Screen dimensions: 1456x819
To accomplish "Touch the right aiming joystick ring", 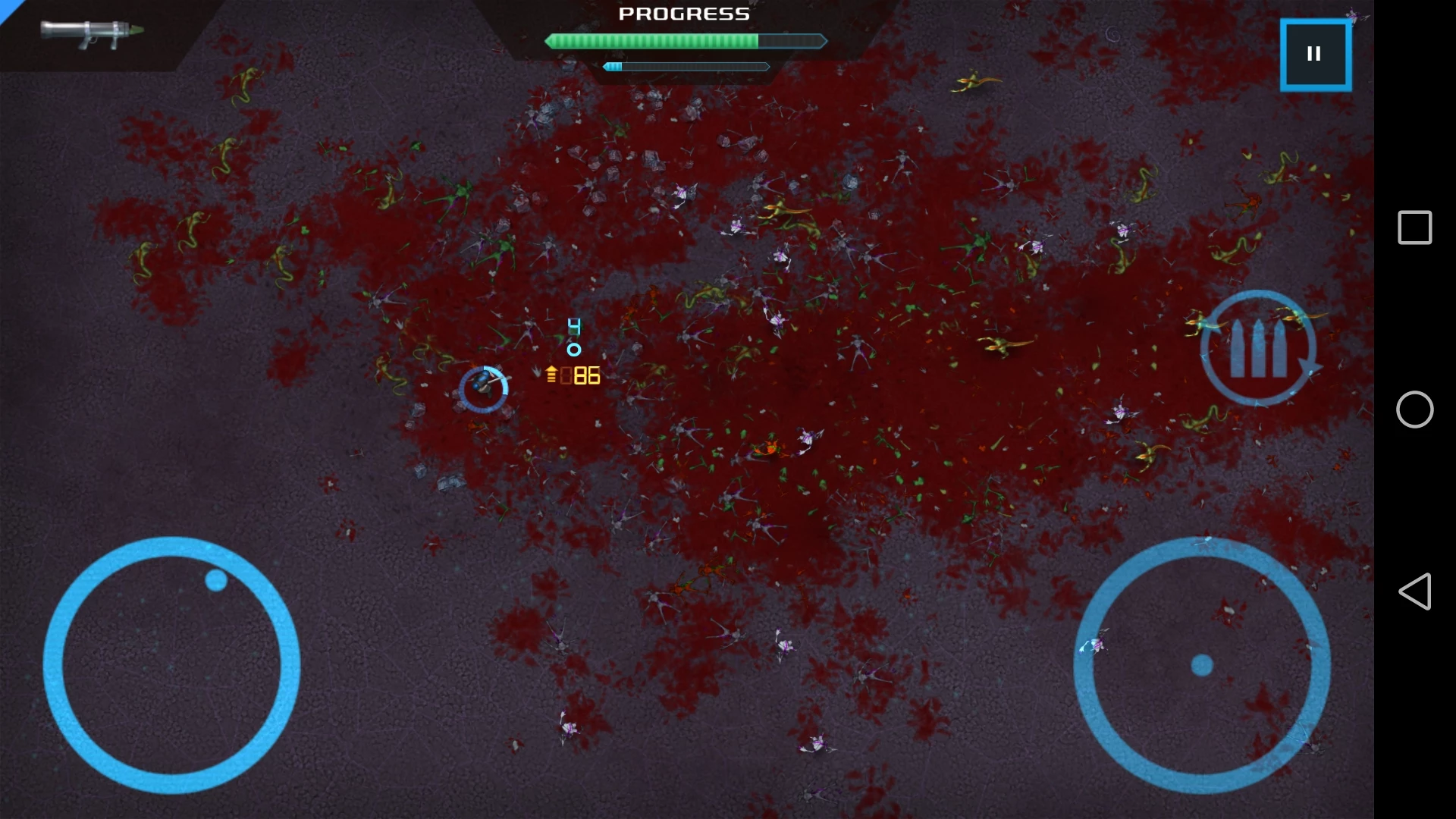I will [x=1202, y=665].
